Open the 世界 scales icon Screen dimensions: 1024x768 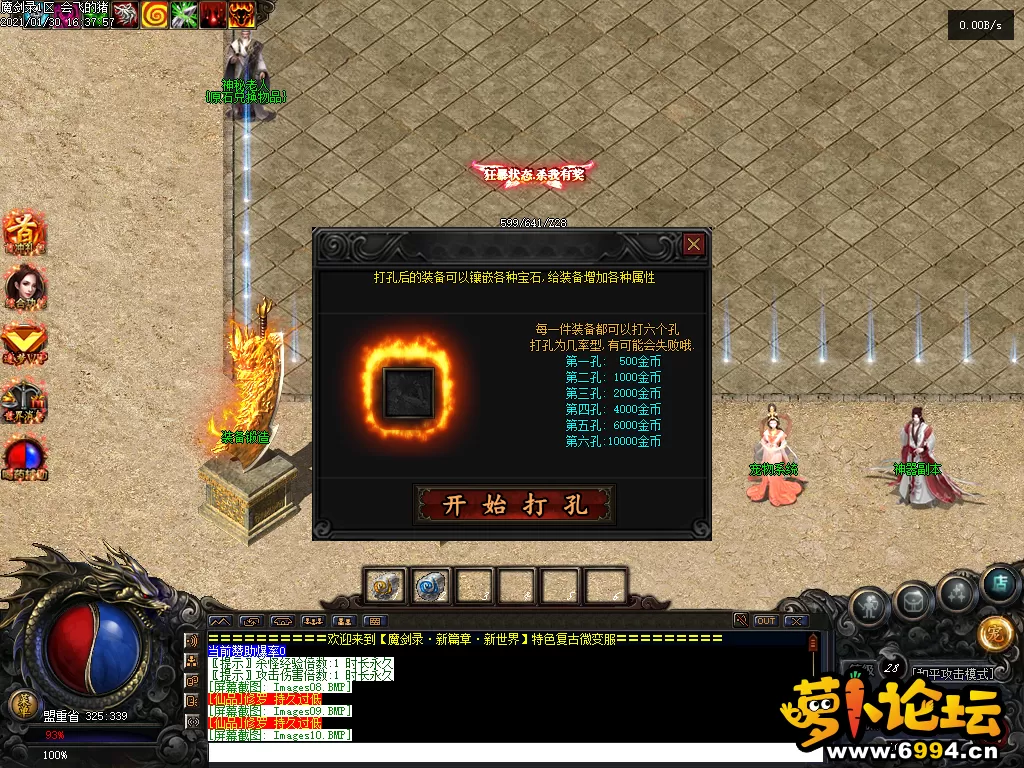click(x=24, y=400)
